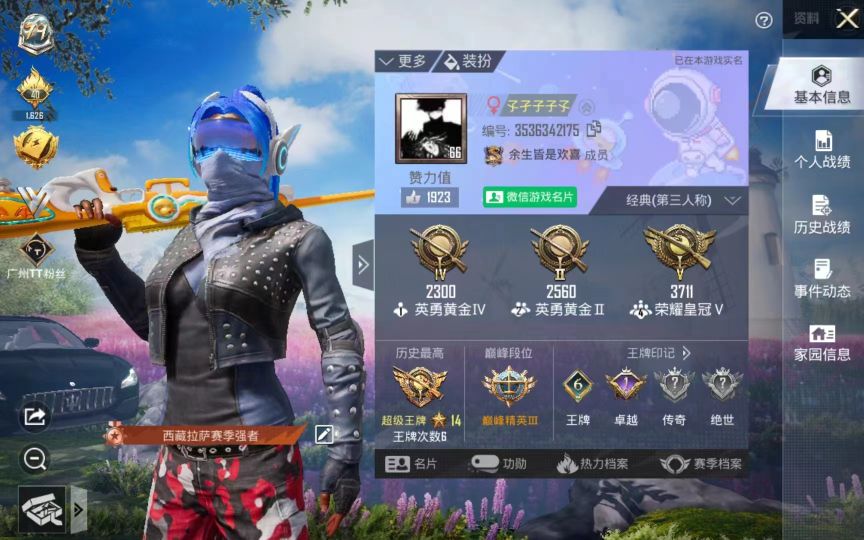Click the player avatar portrait

pos(431,130)
